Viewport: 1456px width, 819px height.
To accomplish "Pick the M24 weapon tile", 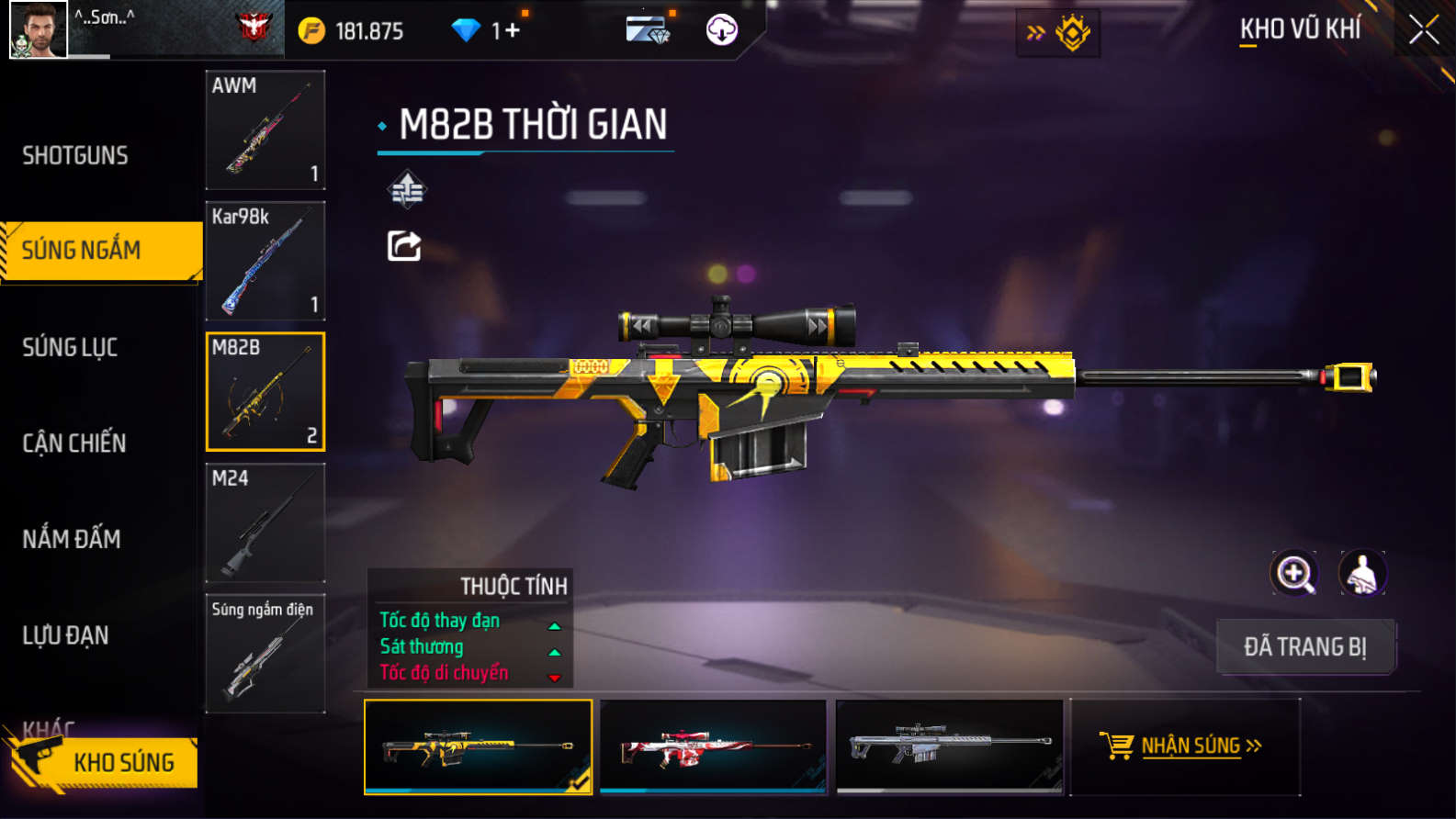I will [x=265, y=522].
